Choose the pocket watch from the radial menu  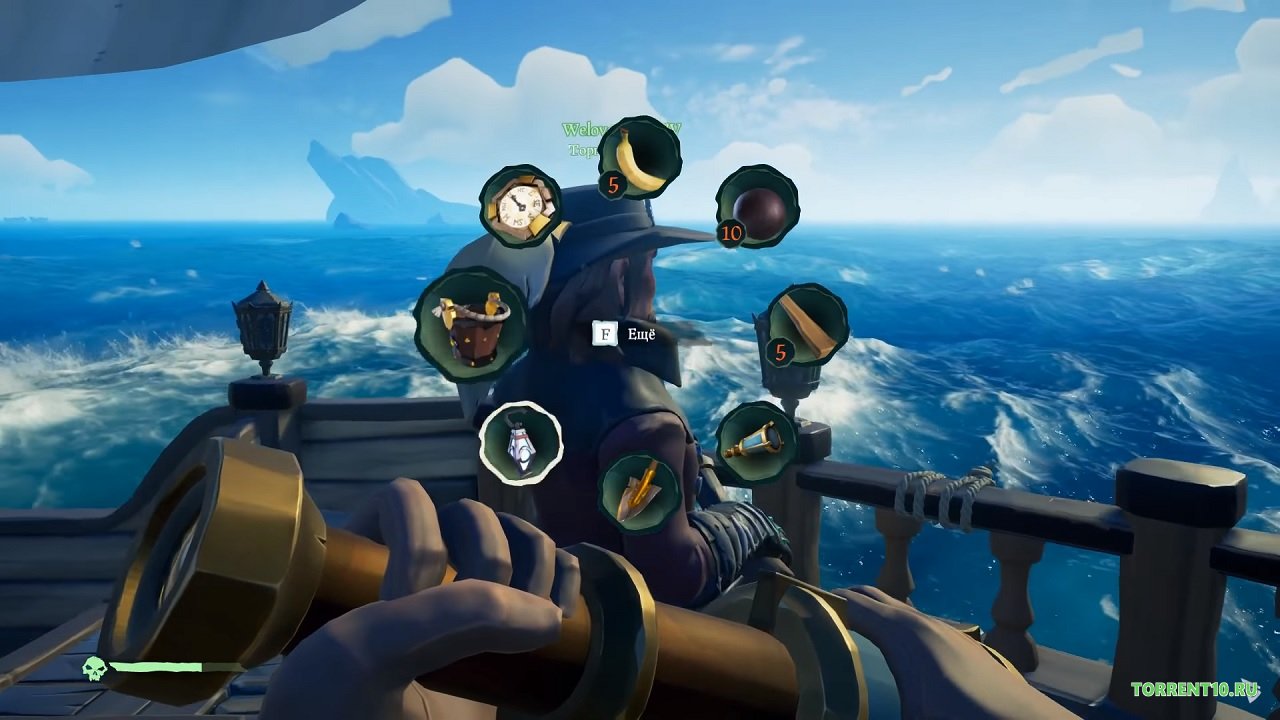click(520, 206)
